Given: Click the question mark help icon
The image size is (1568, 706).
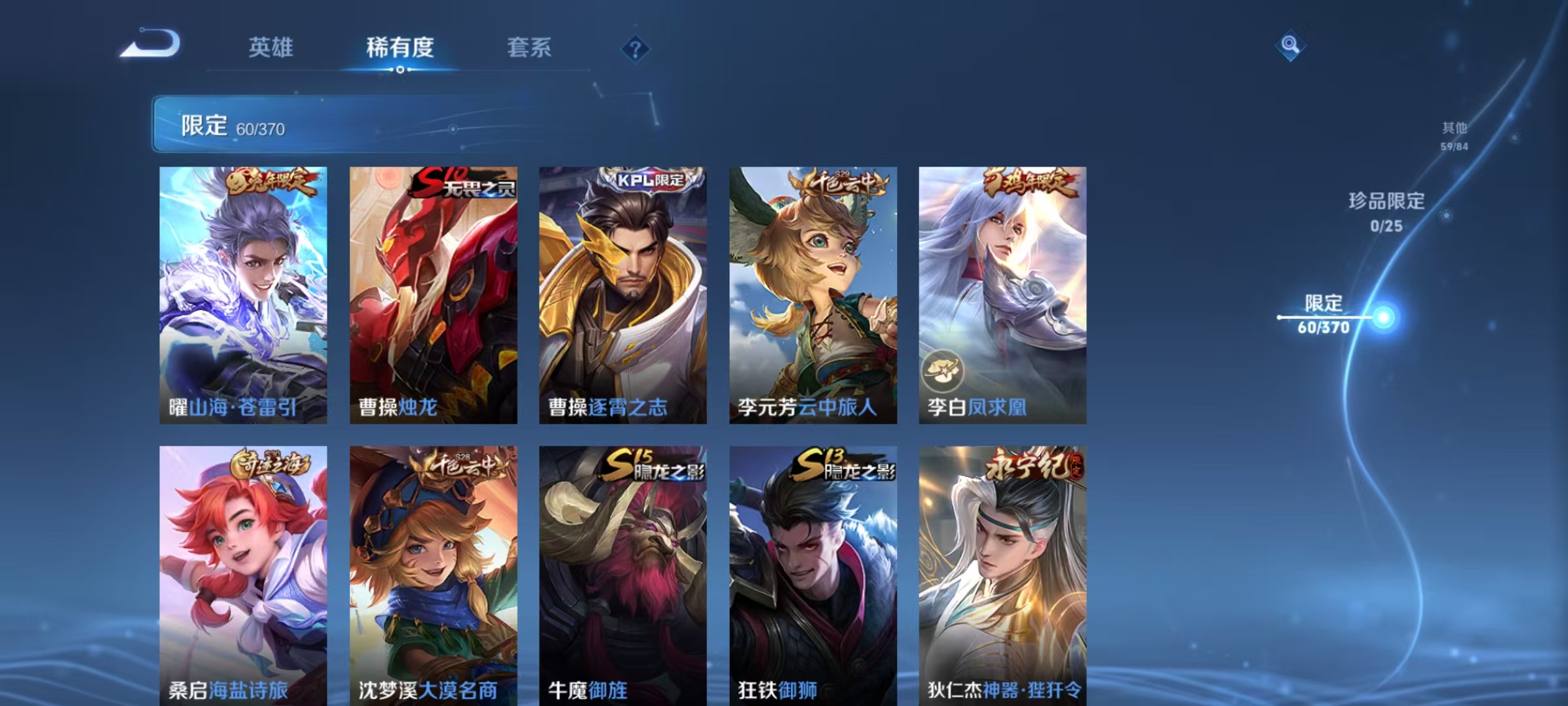Looking at the screenshot, I should [x=634, y=48].
